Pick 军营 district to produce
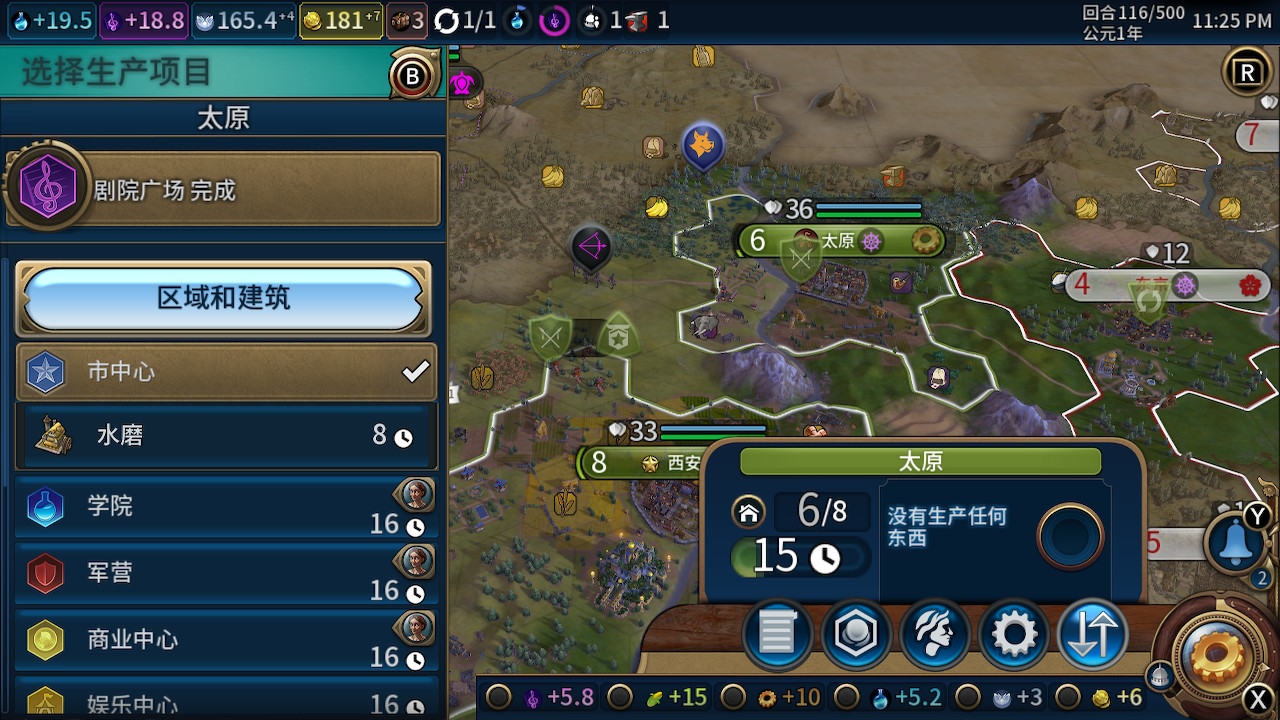This screenshot has width=1280, height=720. 226,573
